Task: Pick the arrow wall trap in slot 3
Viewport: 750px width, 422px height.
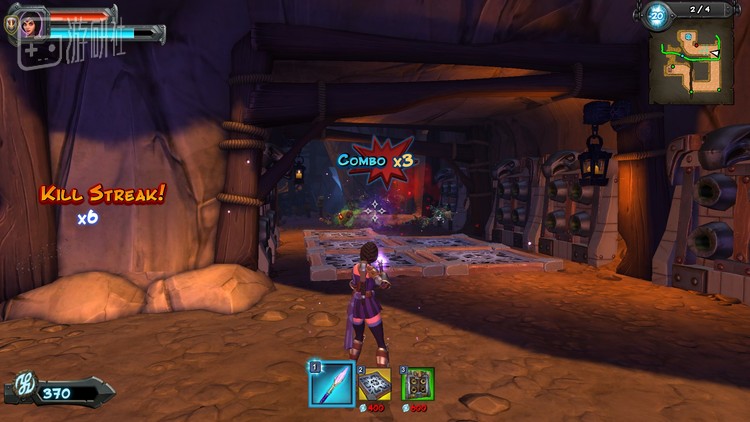Action: (x=417, y=385)
